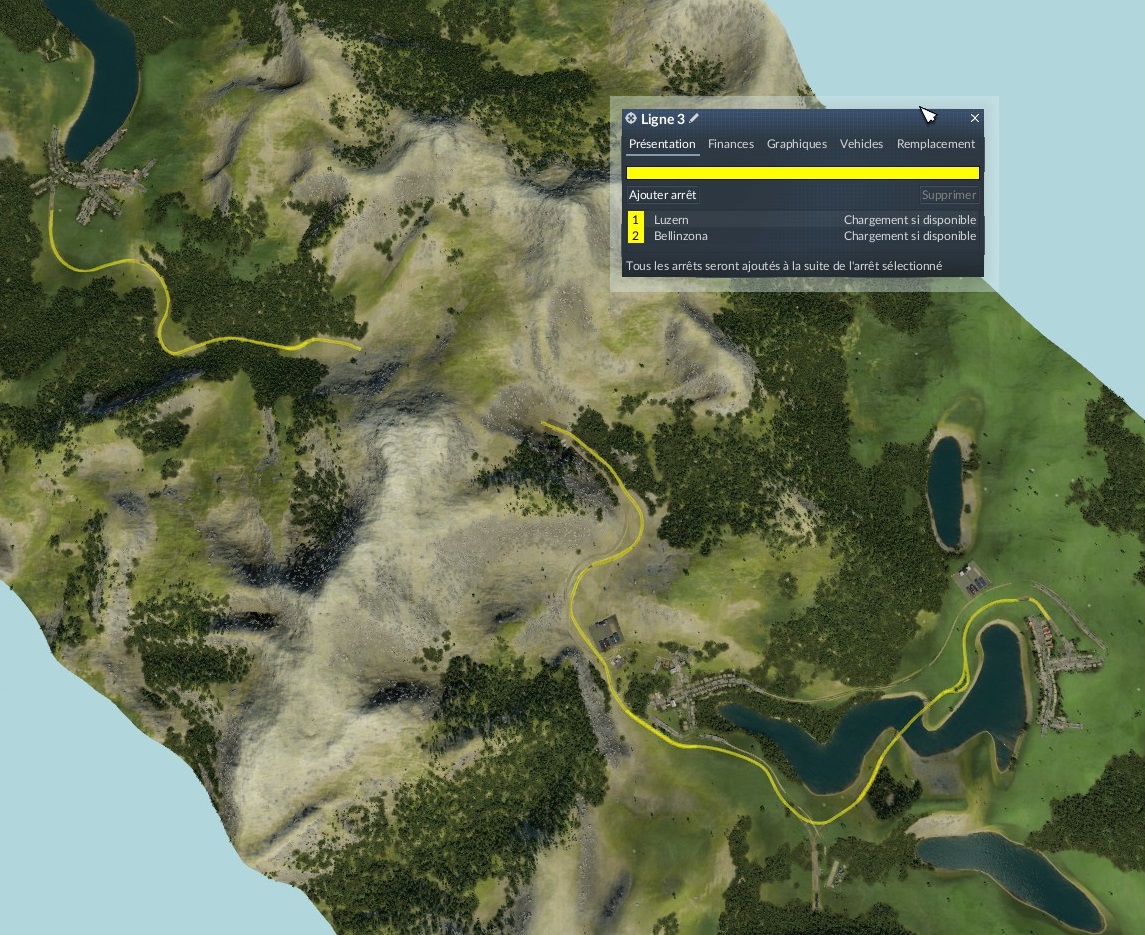
Task: Choose the Bellinzona stop in the list
Action: coord(681,236)
